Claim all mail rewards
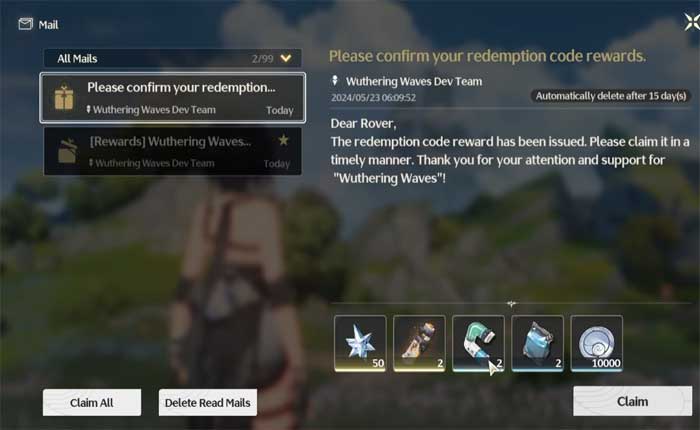This screenshot has width=700, height=430. 92,402
